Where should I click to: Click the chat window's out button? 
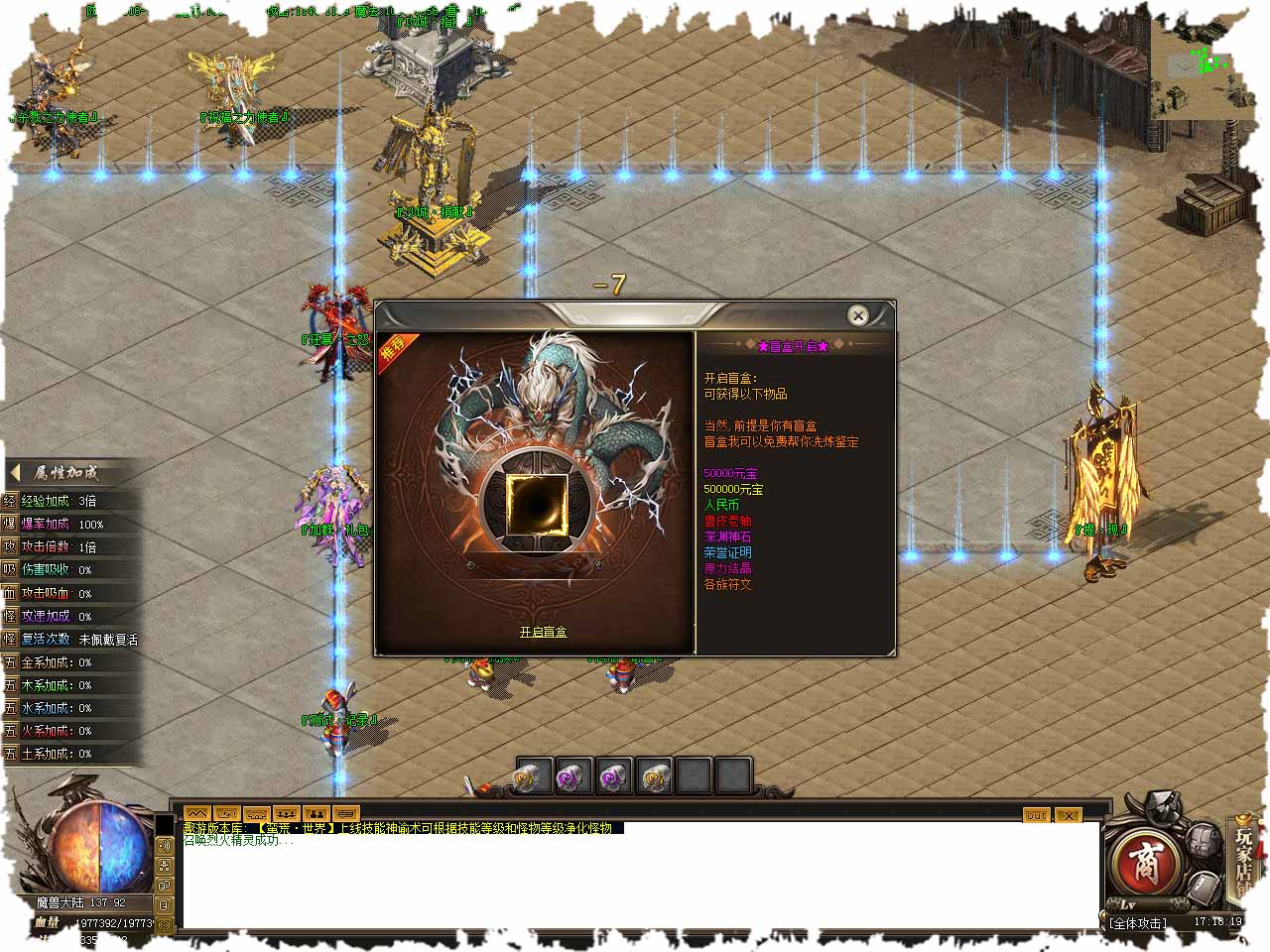(1036, 815)
